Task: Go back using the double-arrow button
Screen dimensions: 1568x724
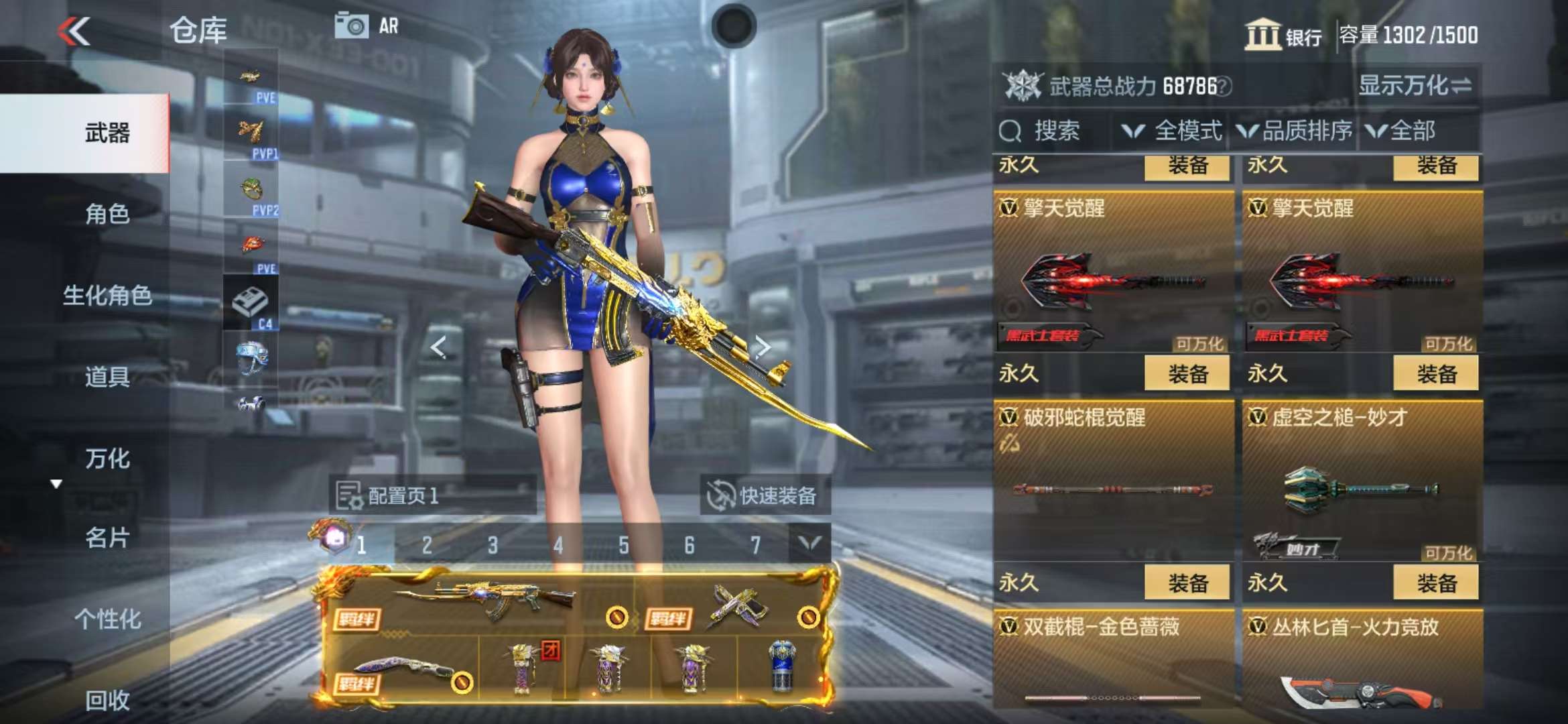Action: pyautogui.click(x=74, y=31)
